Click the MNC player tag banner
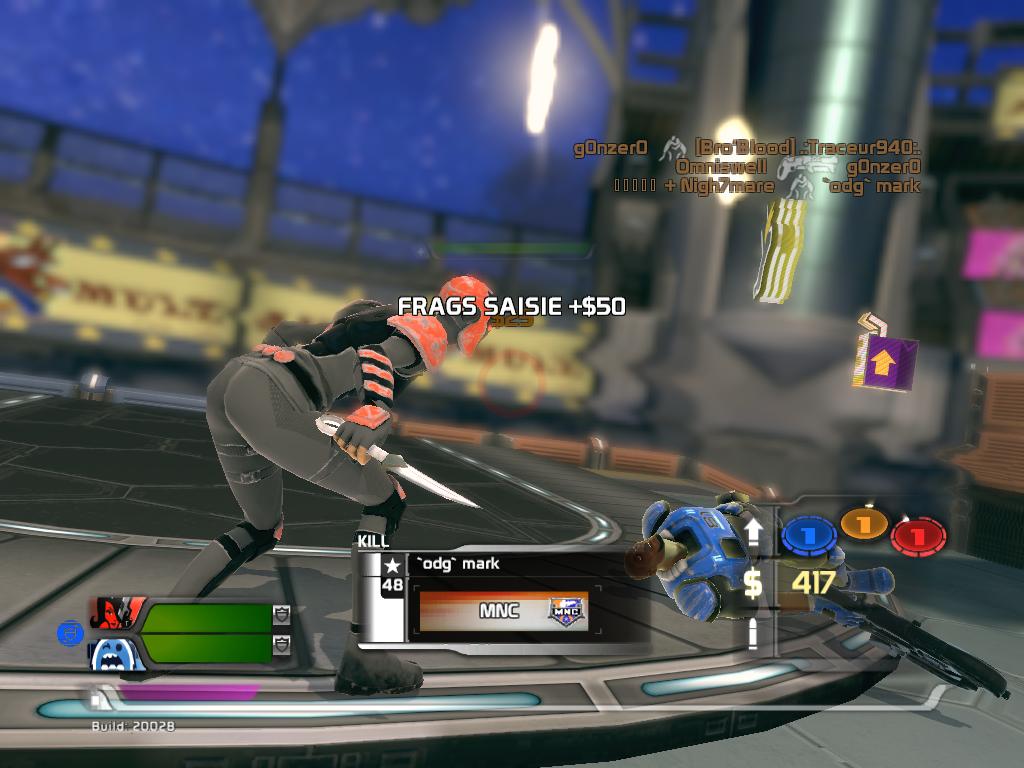This screenshot has width=1024, height=768. [502, 611]
